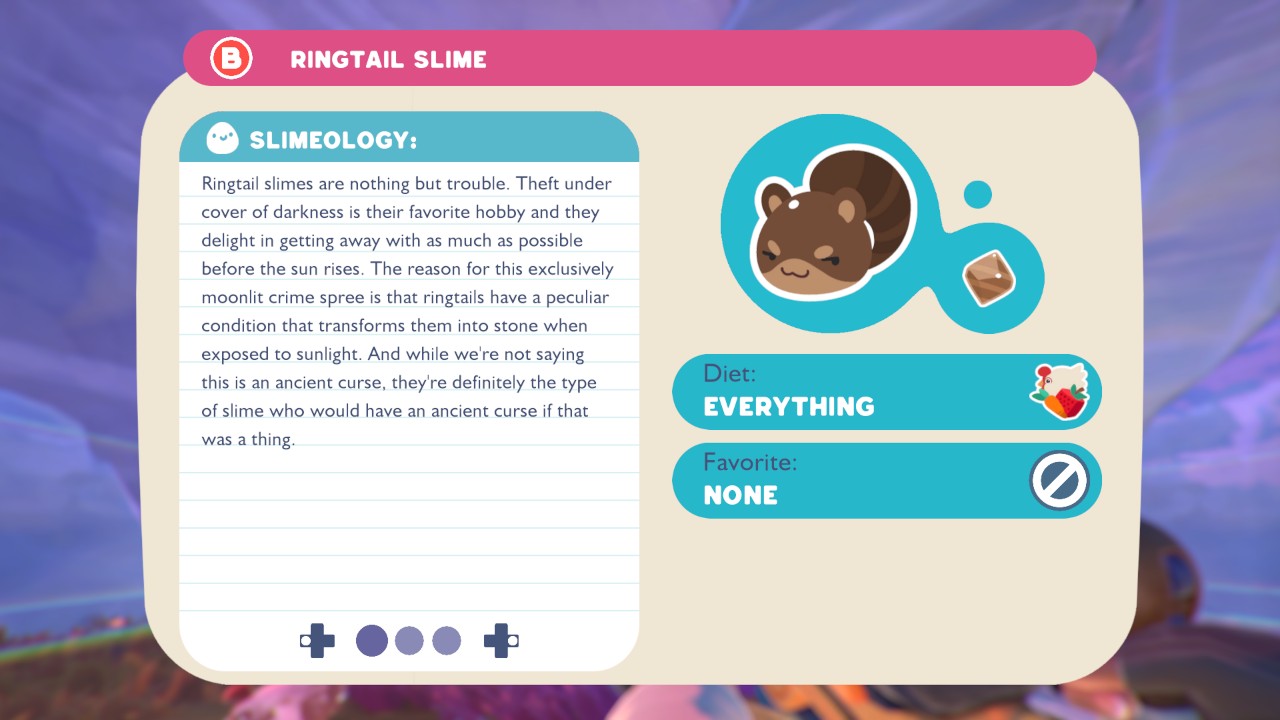
Task: Click the prohibited symbol on the Favorite panel
Action: coord(1059,480)
